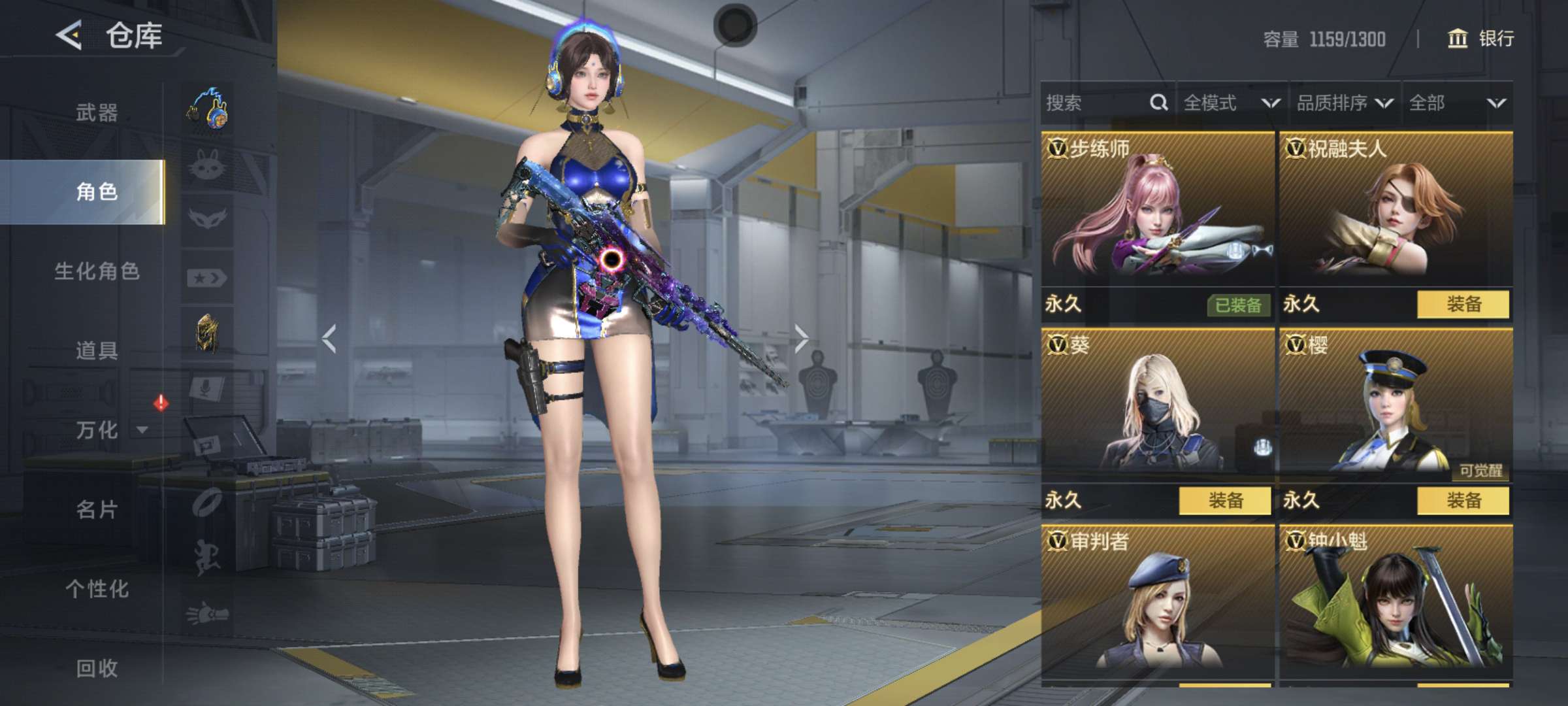
Task: Select the 钟小魁 character card
Action: (1396, 601)
